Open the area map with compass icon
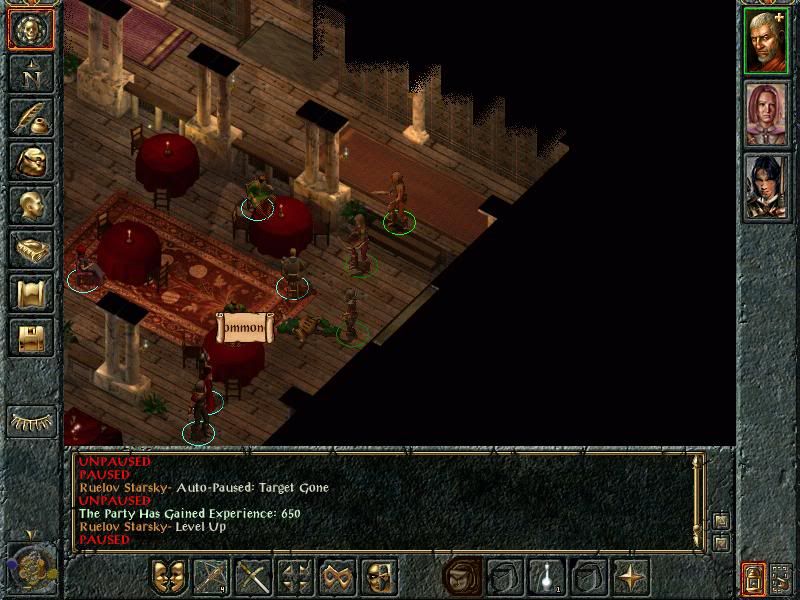 31,73
